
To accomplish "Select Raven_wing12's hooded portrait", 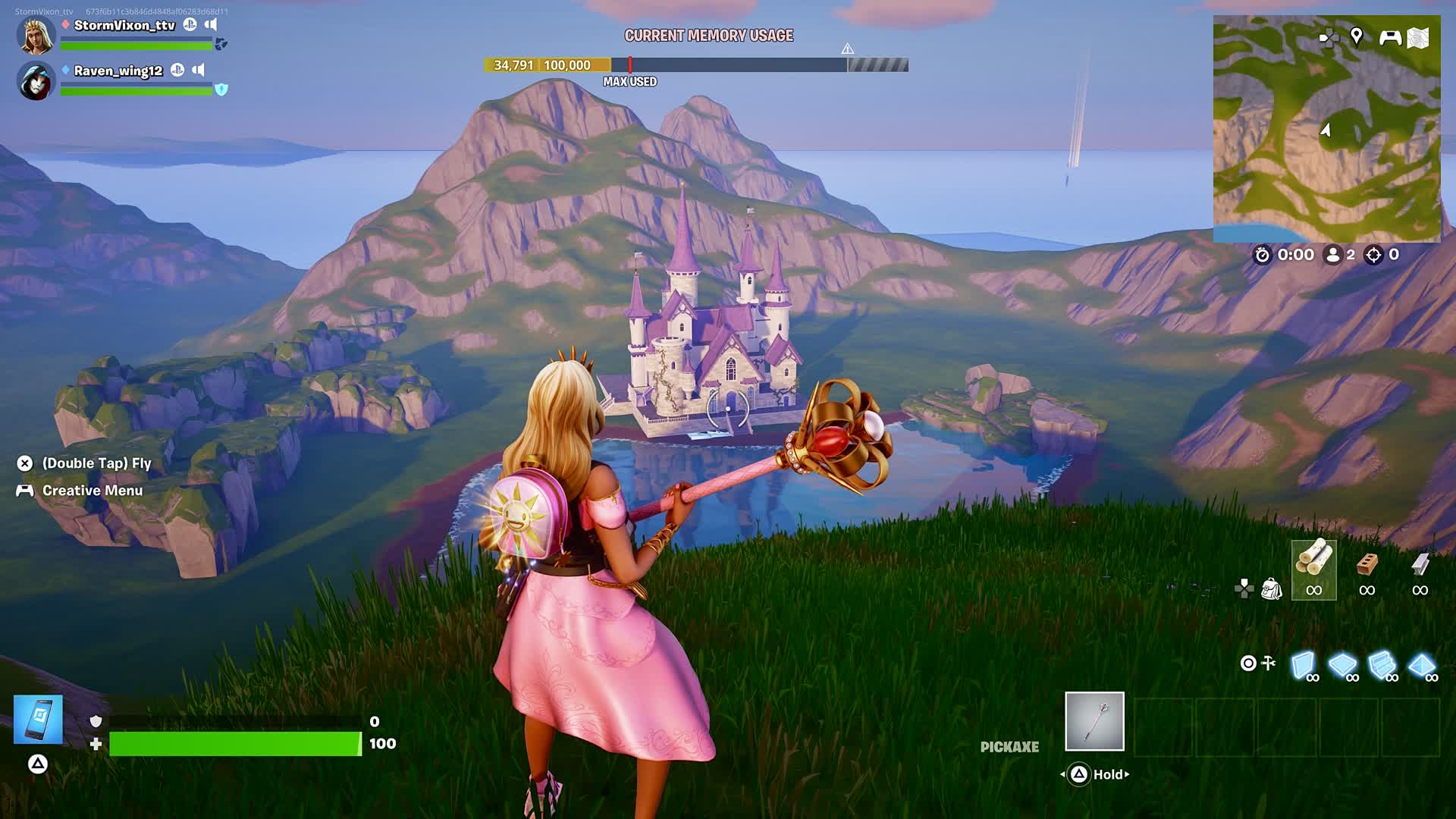I will (36, 81).
